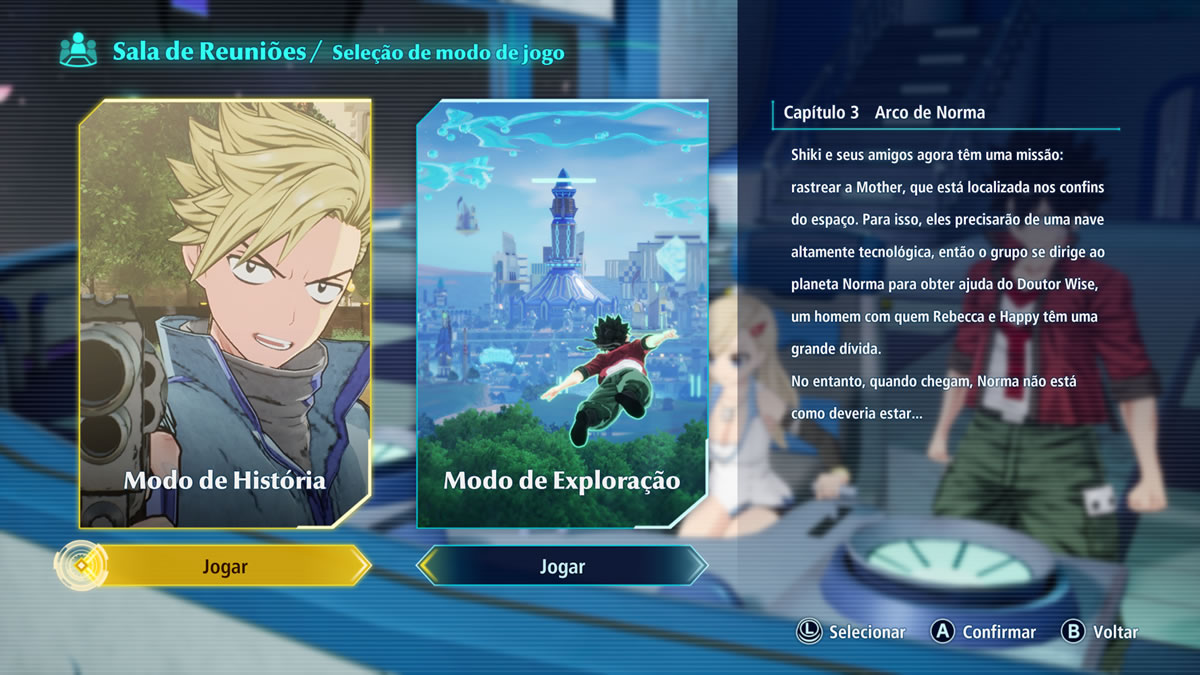Viewport: 1200px width, 675px height.
Task: Click the blue Jogar button
Action: 562,567
